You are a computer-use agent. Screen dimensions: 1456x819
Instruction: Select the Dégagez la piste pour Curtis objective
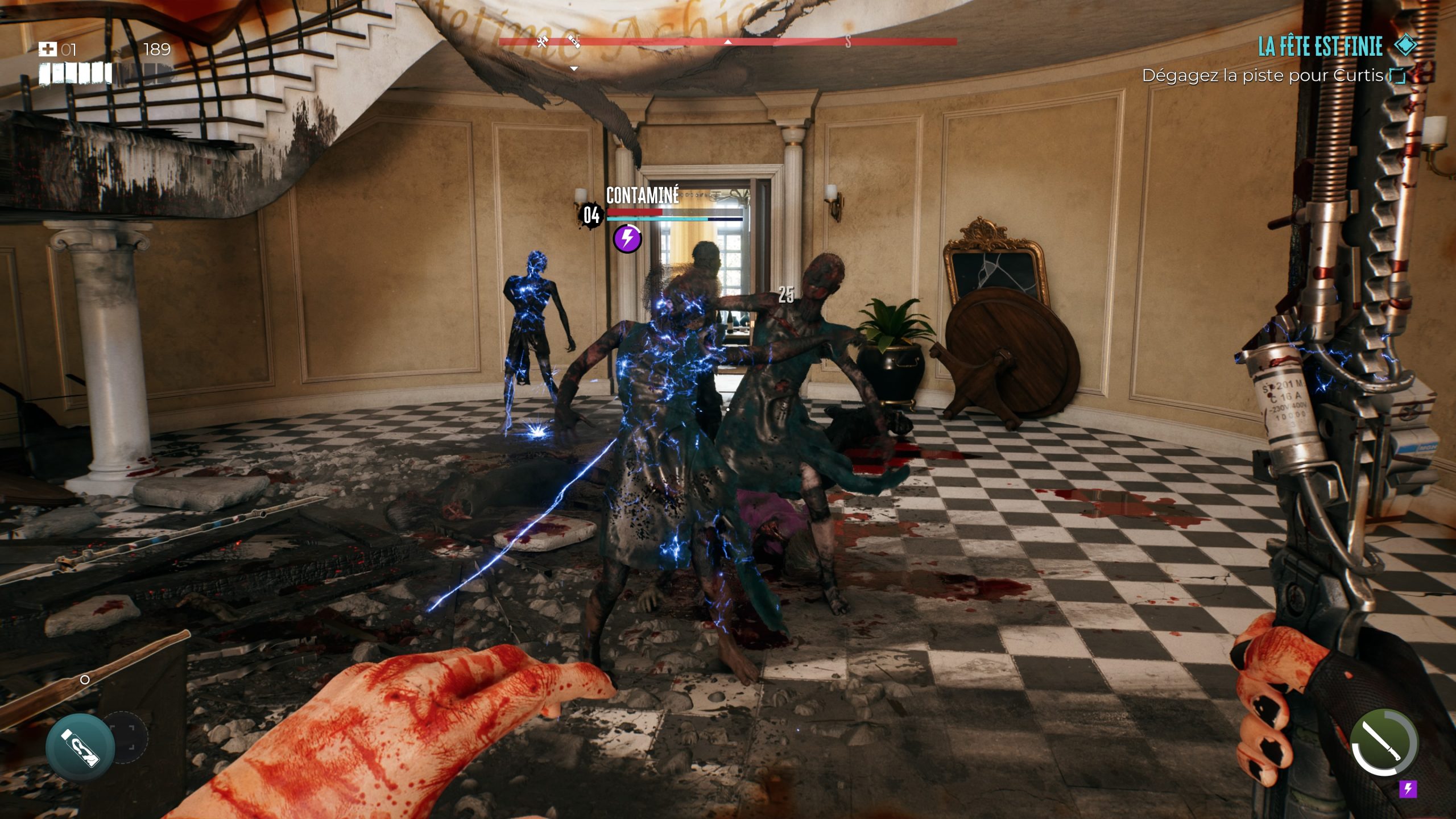click(1263, 76)
